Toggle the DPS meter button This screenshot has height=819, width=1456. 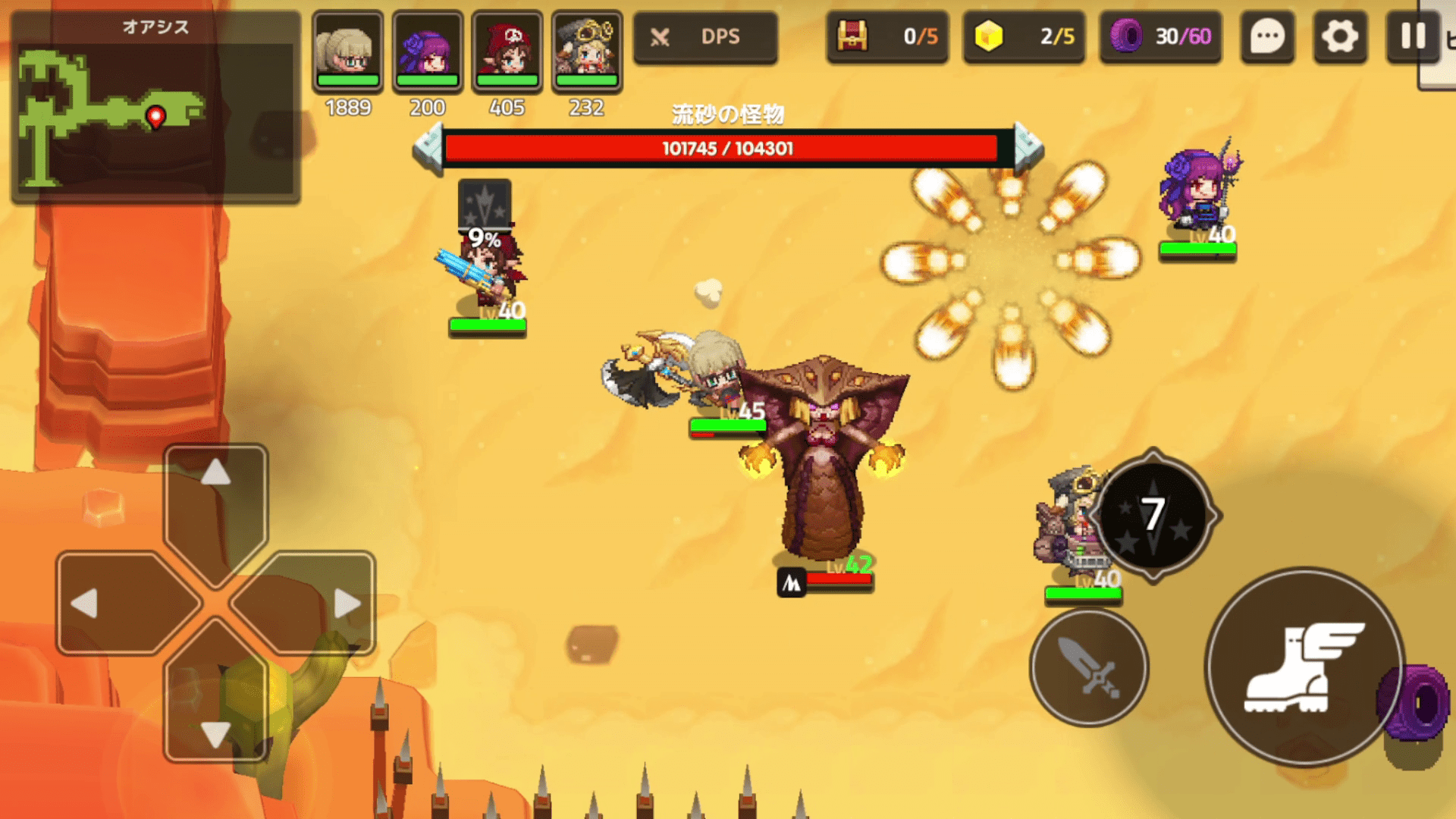(x=705, y=36)
